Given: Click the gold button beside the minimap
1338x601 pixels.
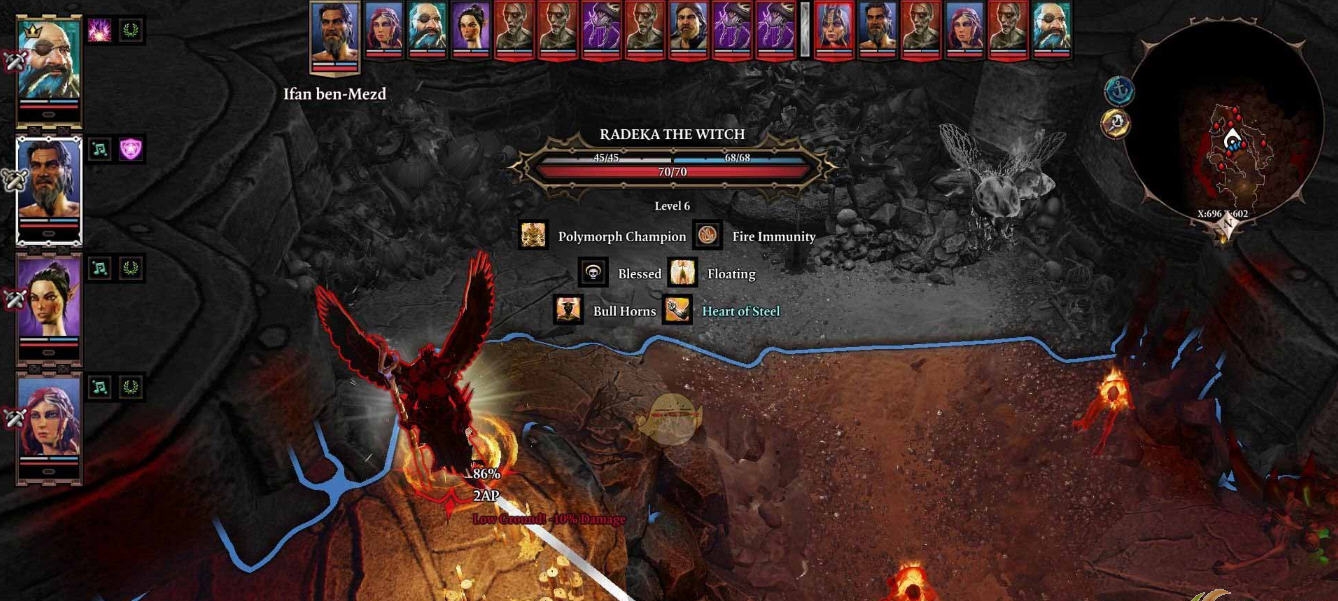Looking at the screenshot, I should (1116, 124).
